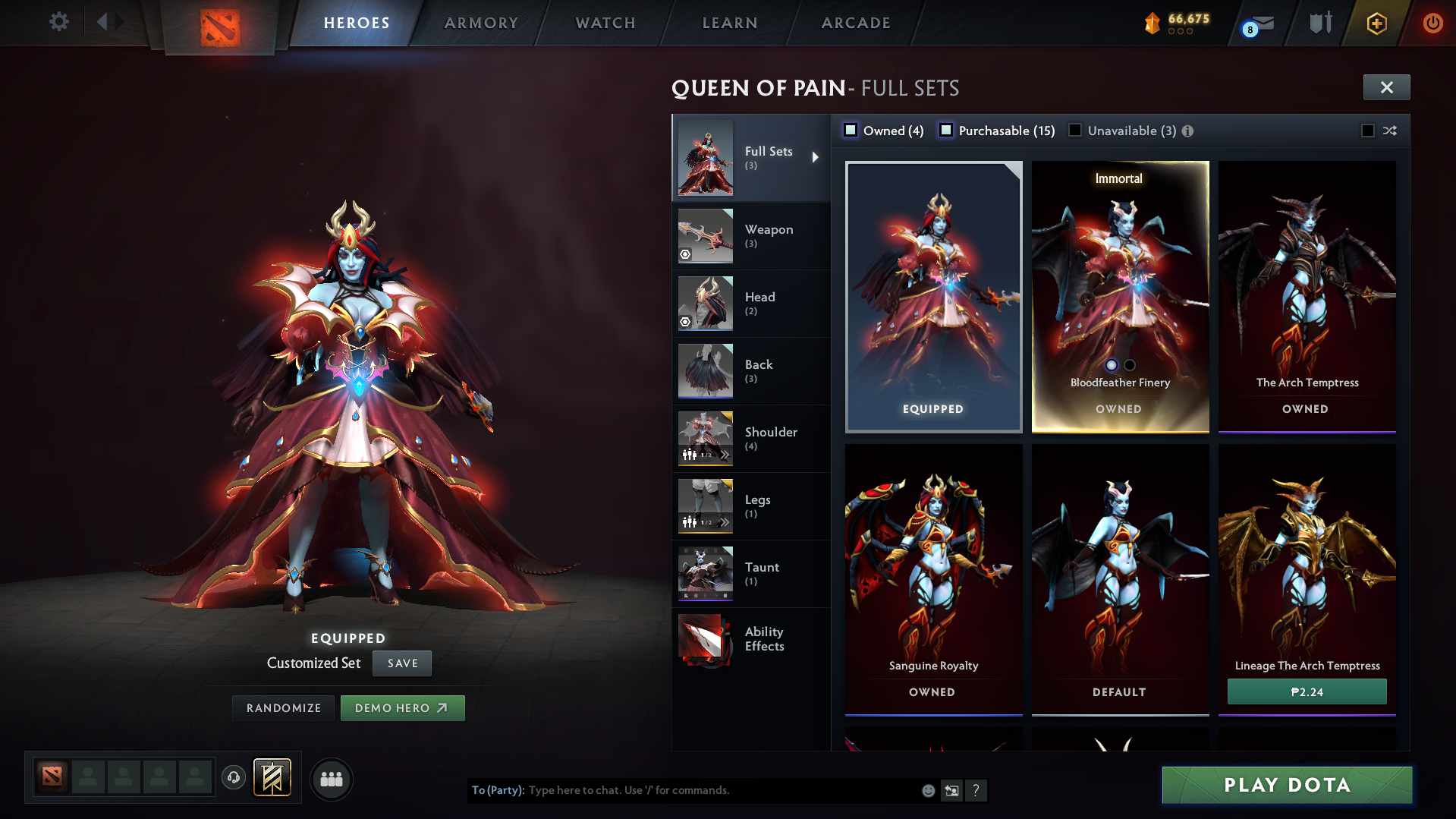This screenshot has width=1456, height=819.
Task: Expand the Full Sets category arrow
Action: 817,157
